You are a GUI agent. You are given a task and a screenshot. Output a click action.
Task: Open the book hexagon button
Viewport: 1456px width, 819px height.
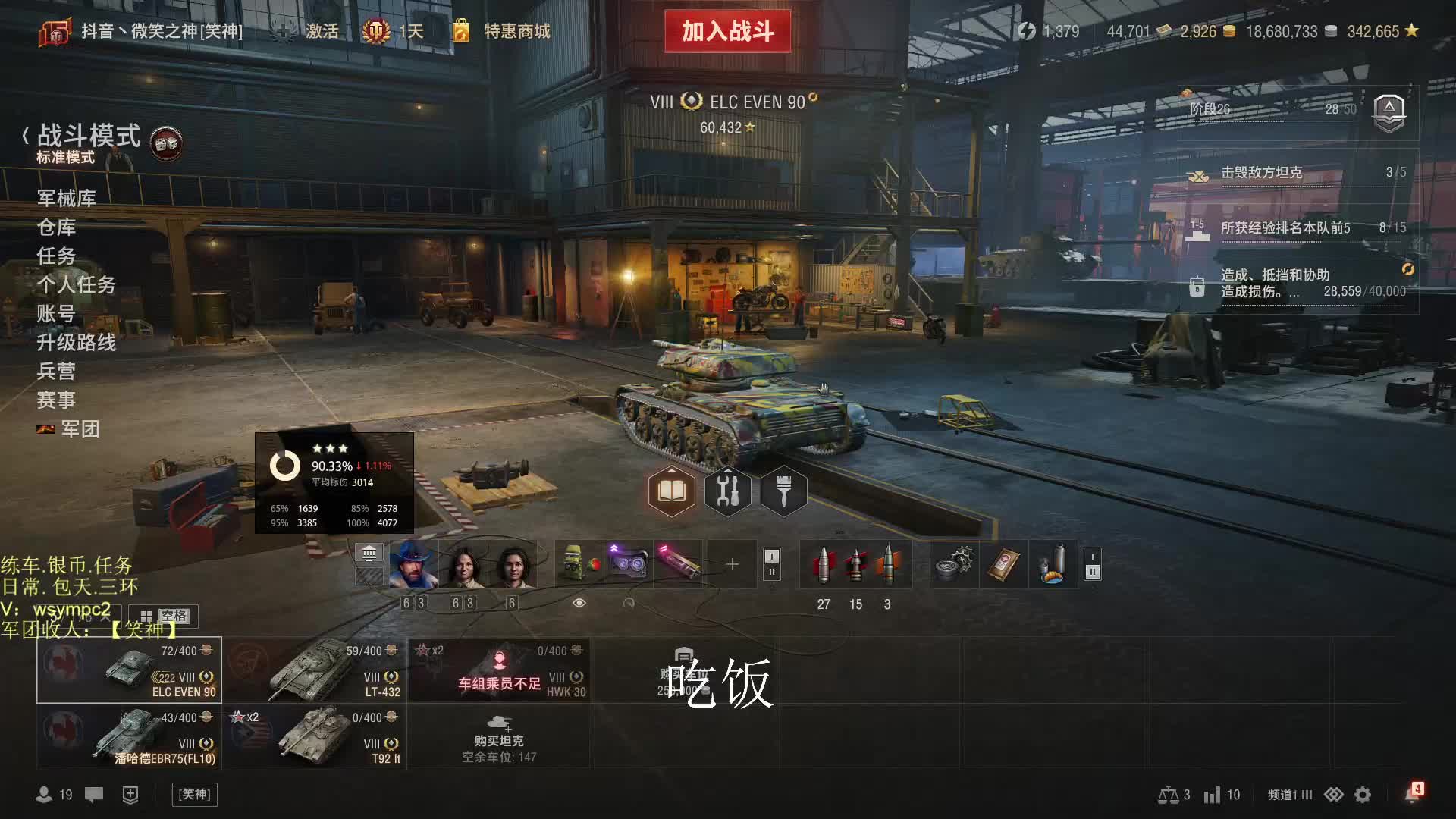[x=671, y=491]
